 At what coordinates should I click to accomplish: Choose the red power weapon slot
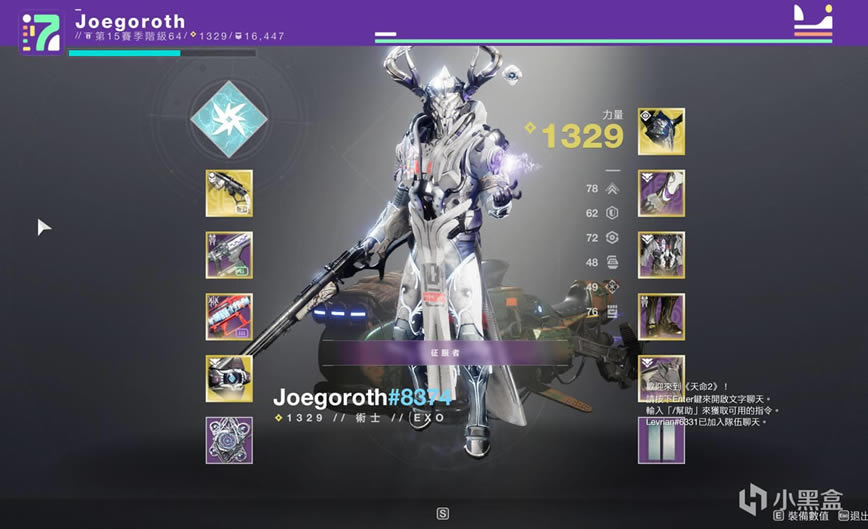click(229, 317)
